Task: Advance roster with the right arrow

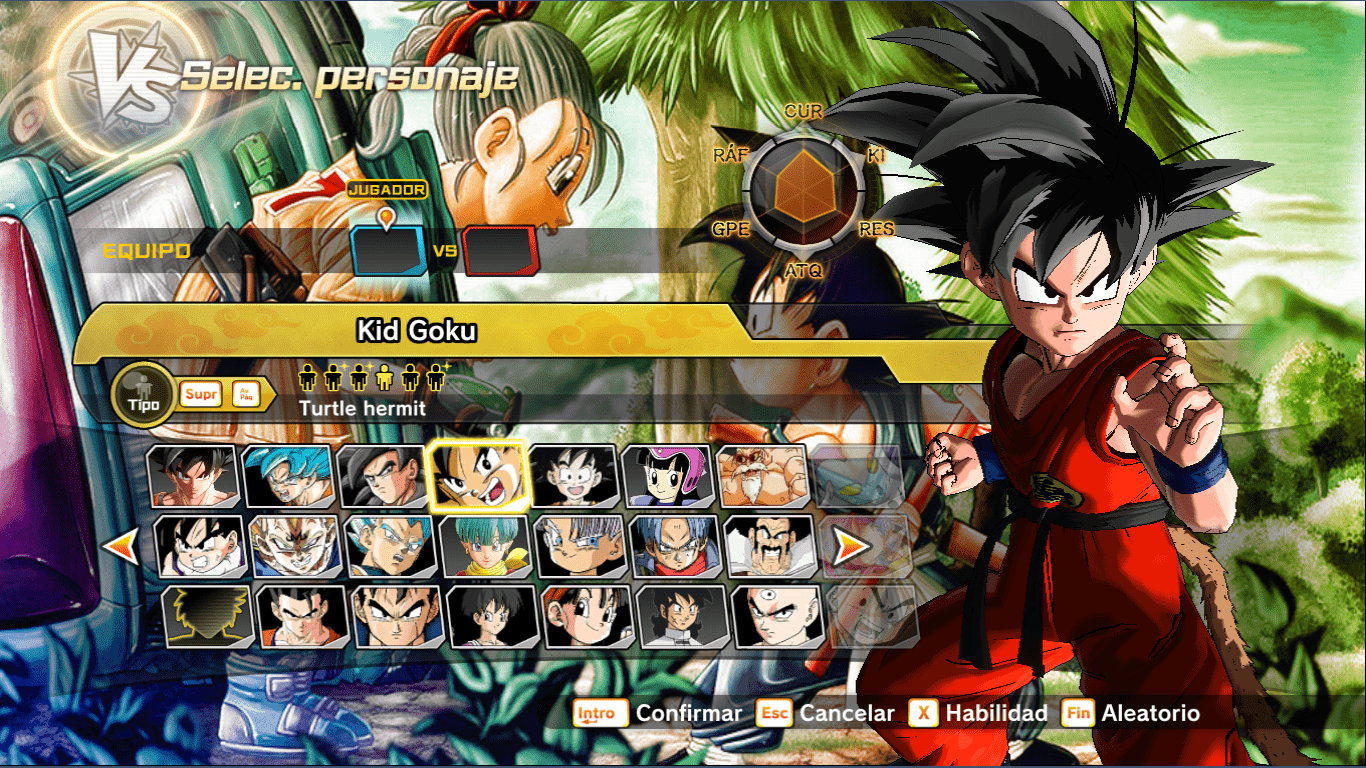Action: (849, 547)
